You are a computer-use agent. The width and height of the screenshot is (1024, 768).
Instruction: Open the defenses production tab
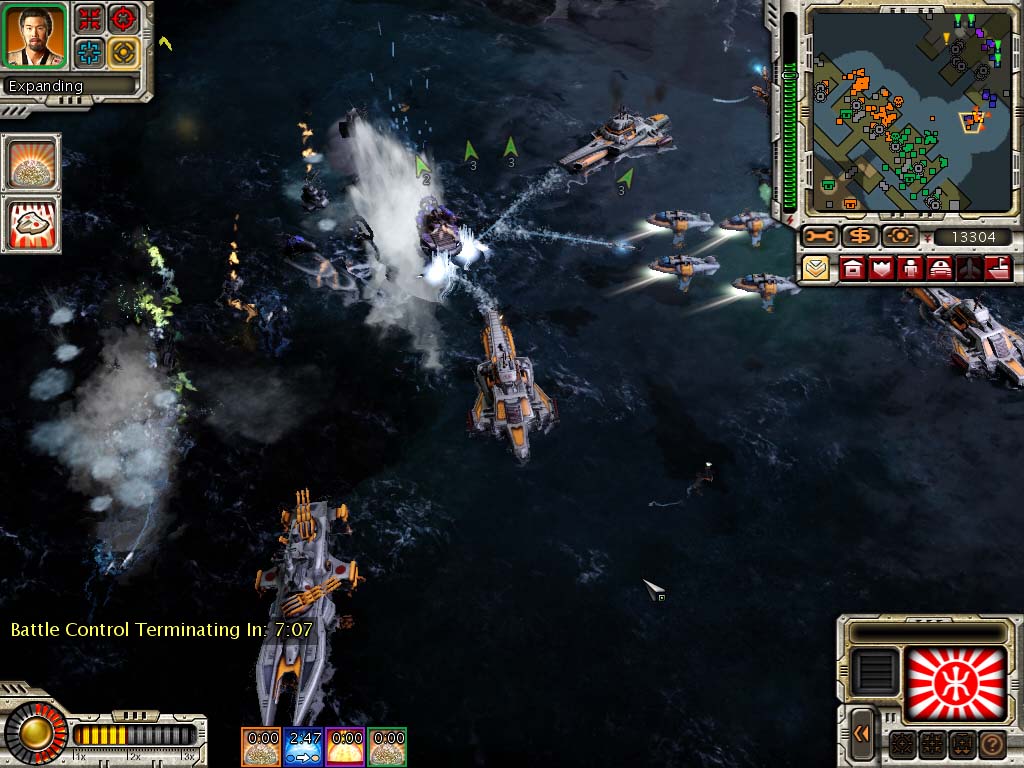[x=882, y=268]
